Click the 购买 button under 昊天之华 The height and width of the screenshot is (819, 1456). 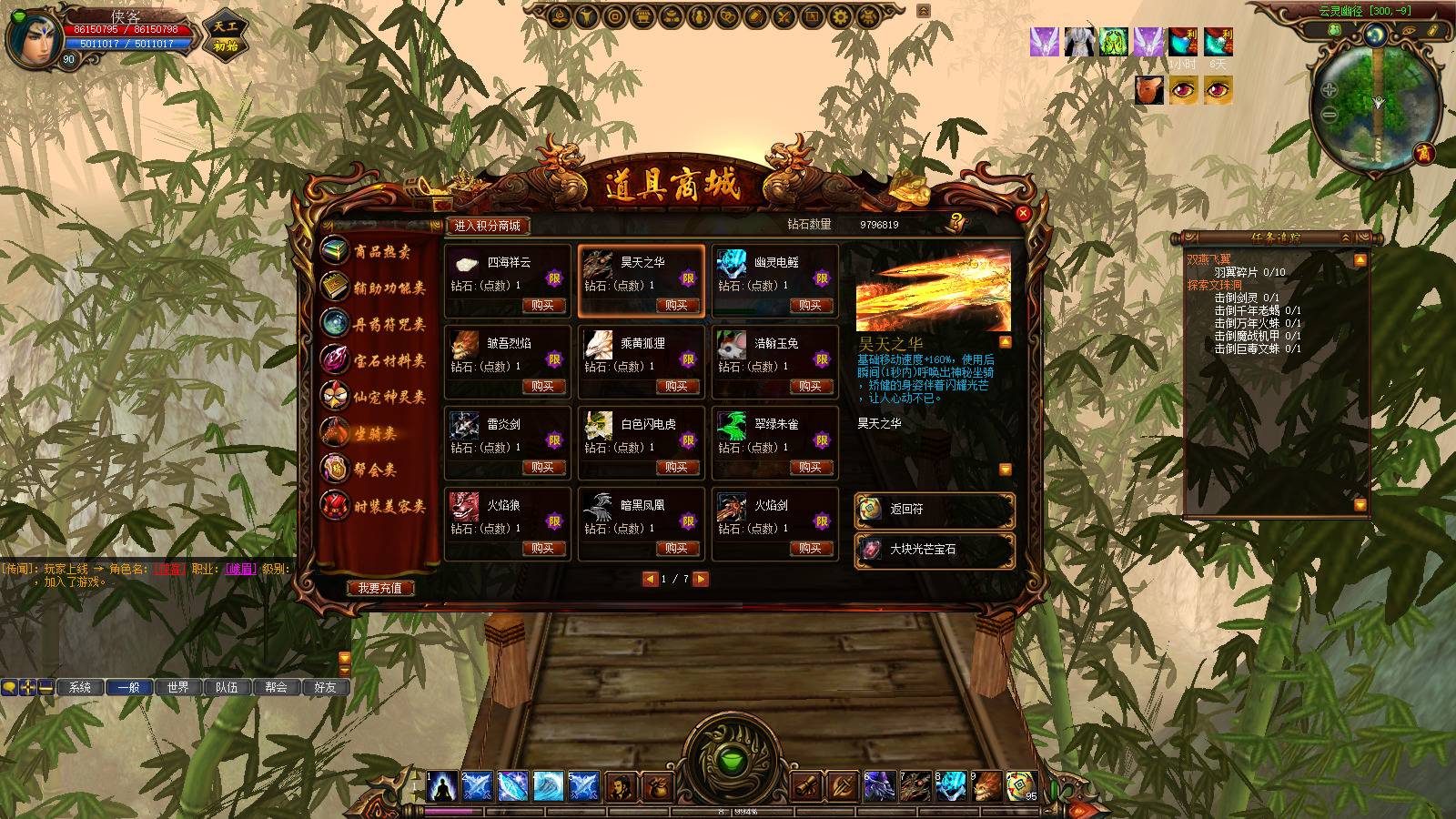pyautogui.click(x=678, y=307)
